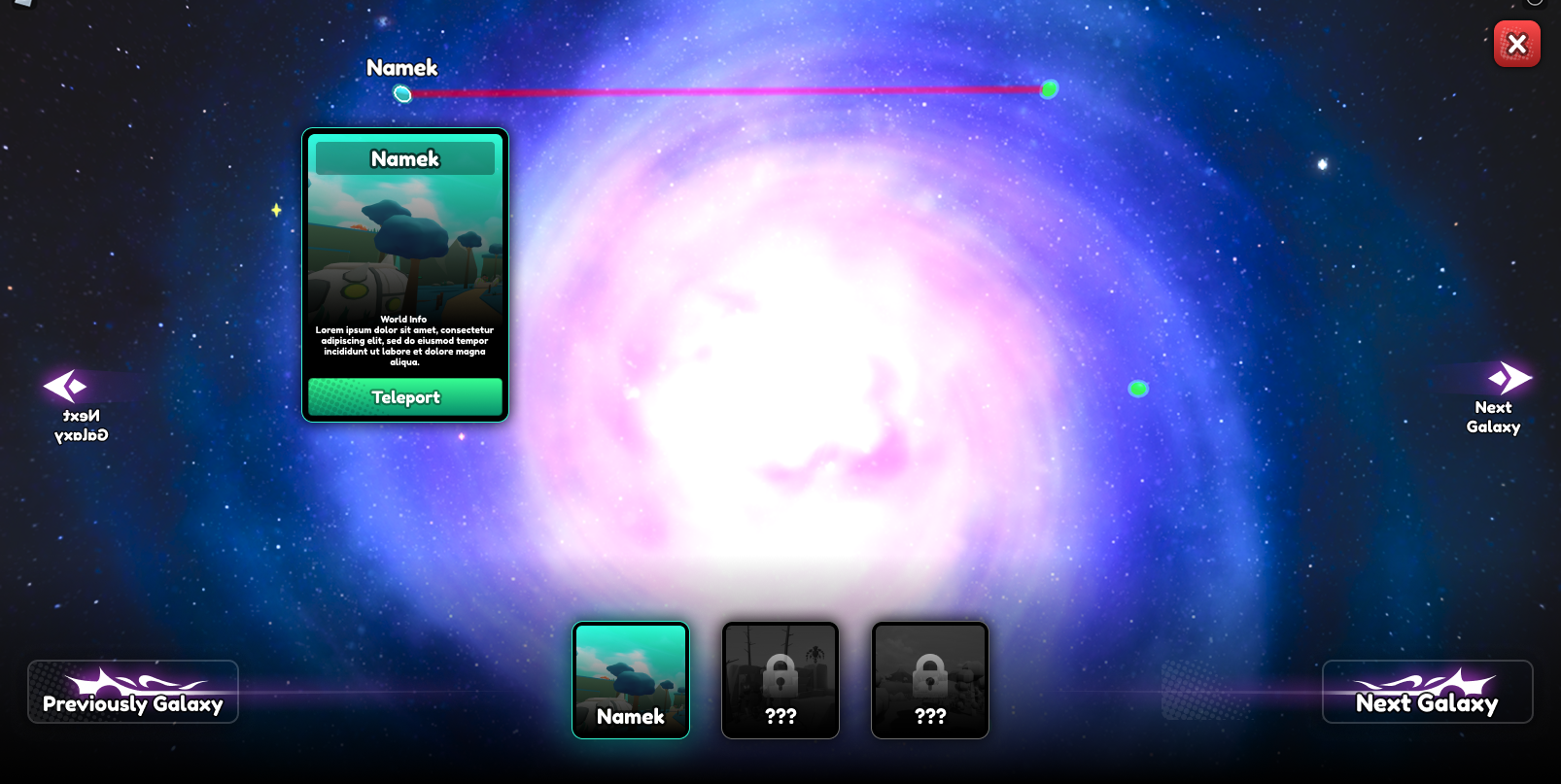The height and width of the screenshot is (784, 1561).
Task: Close the galaxy map with the red X
Action: pos(1516,44)
